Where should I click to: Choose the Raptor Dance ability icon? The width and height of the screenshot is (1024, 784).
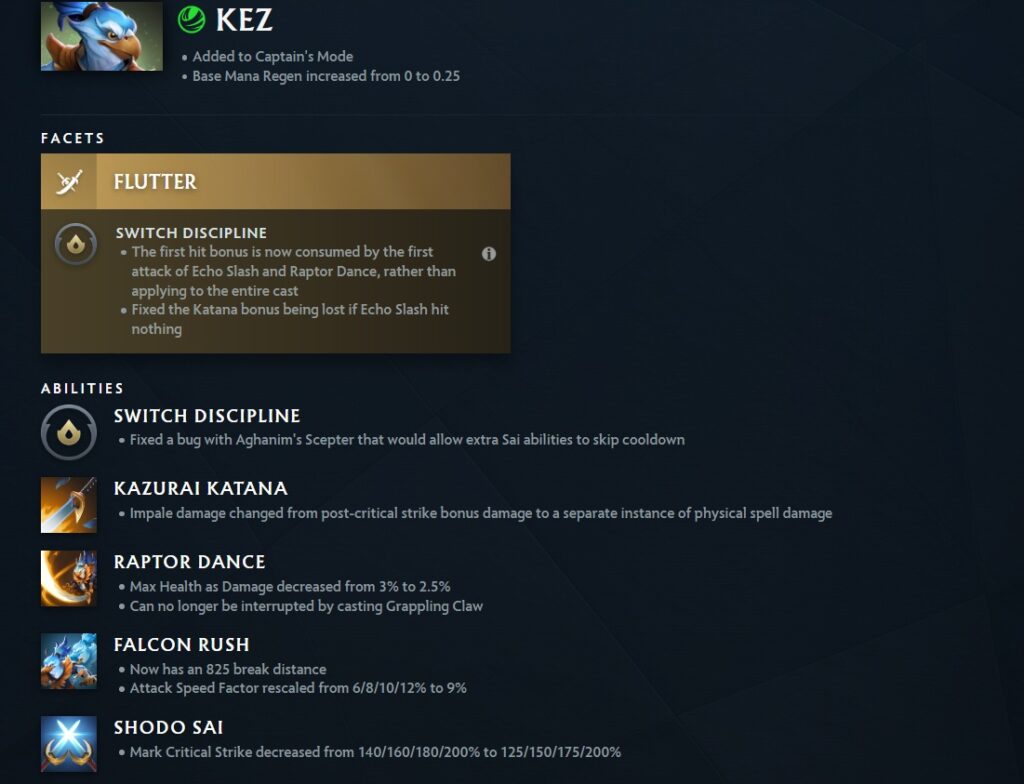68,578
